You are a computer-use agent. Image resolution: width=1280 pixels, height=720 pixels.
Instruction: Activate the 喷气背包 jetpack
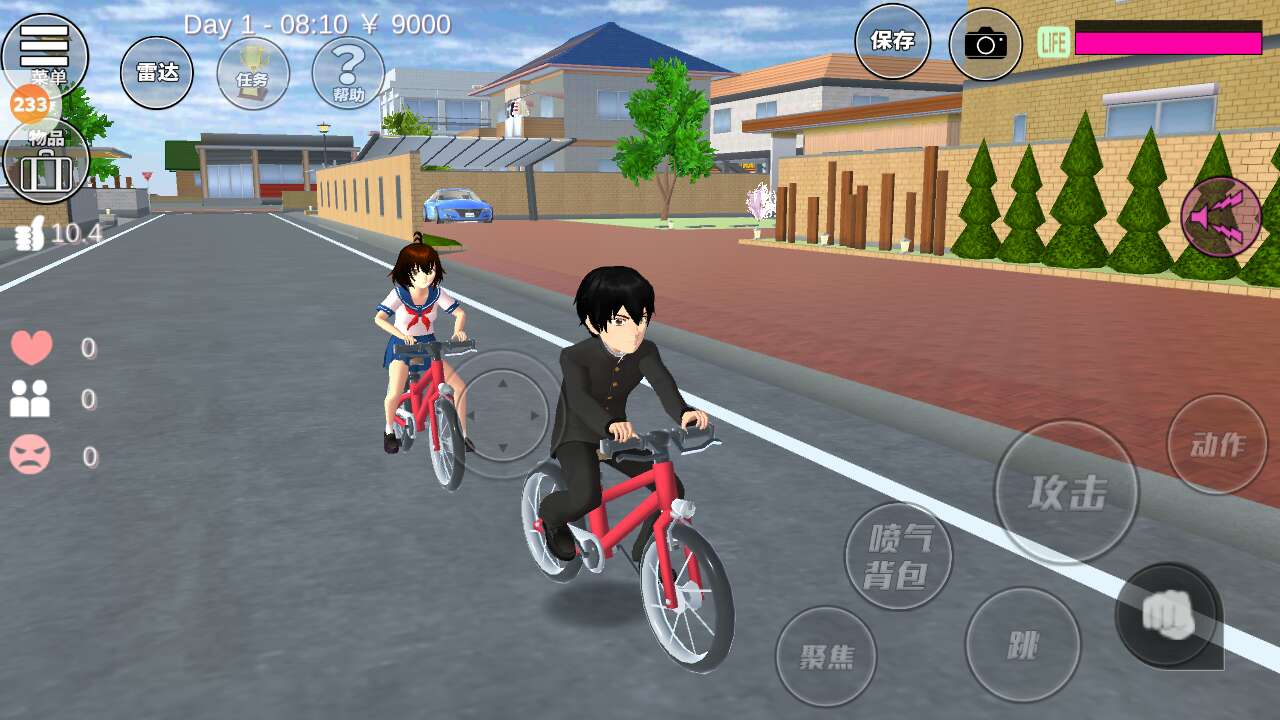click(898, 556)
